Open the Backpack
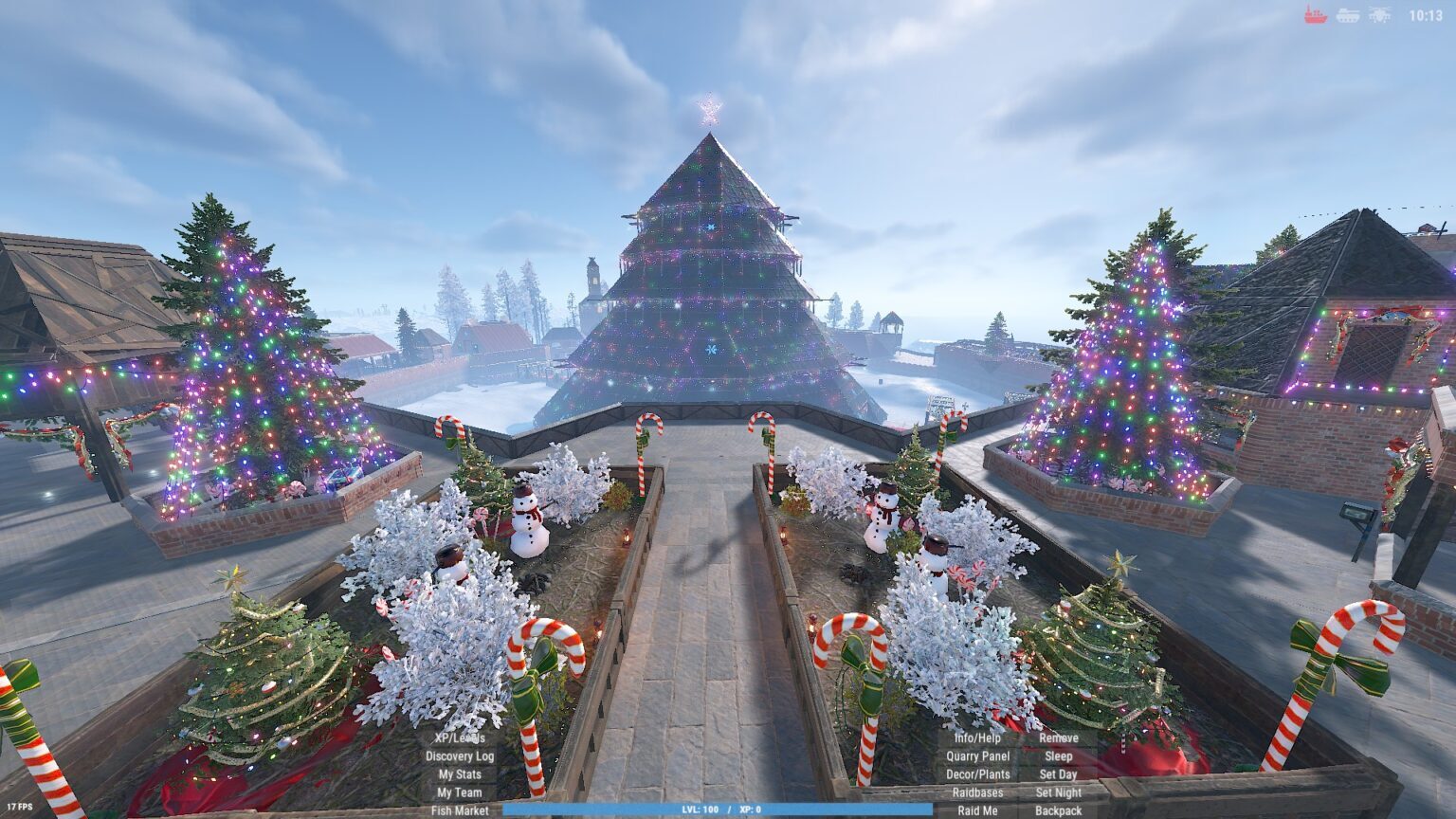 coord(1058,811)
